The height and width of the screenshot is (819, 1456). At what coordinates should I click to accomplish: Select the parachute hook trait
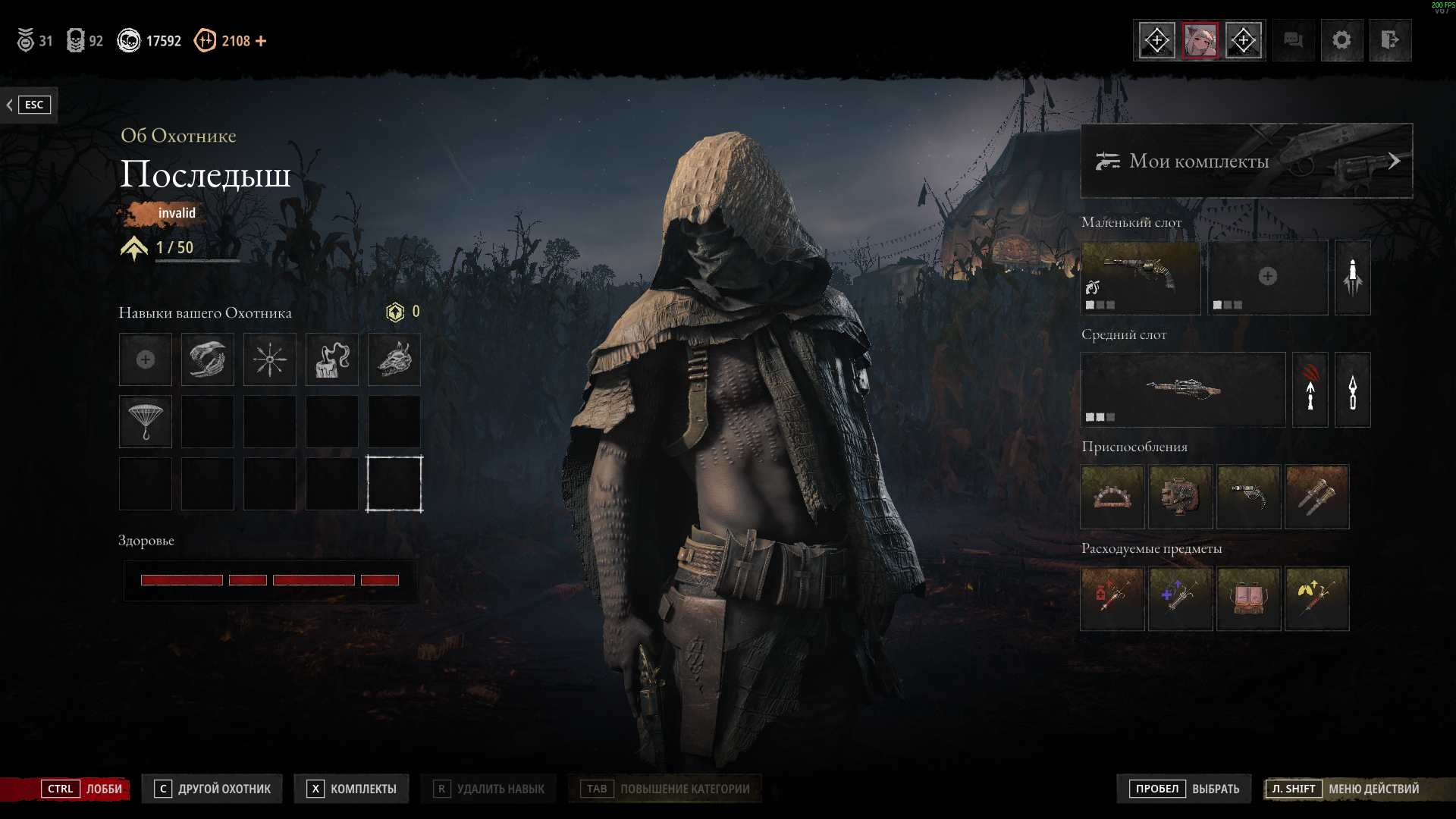coord(146,422)
